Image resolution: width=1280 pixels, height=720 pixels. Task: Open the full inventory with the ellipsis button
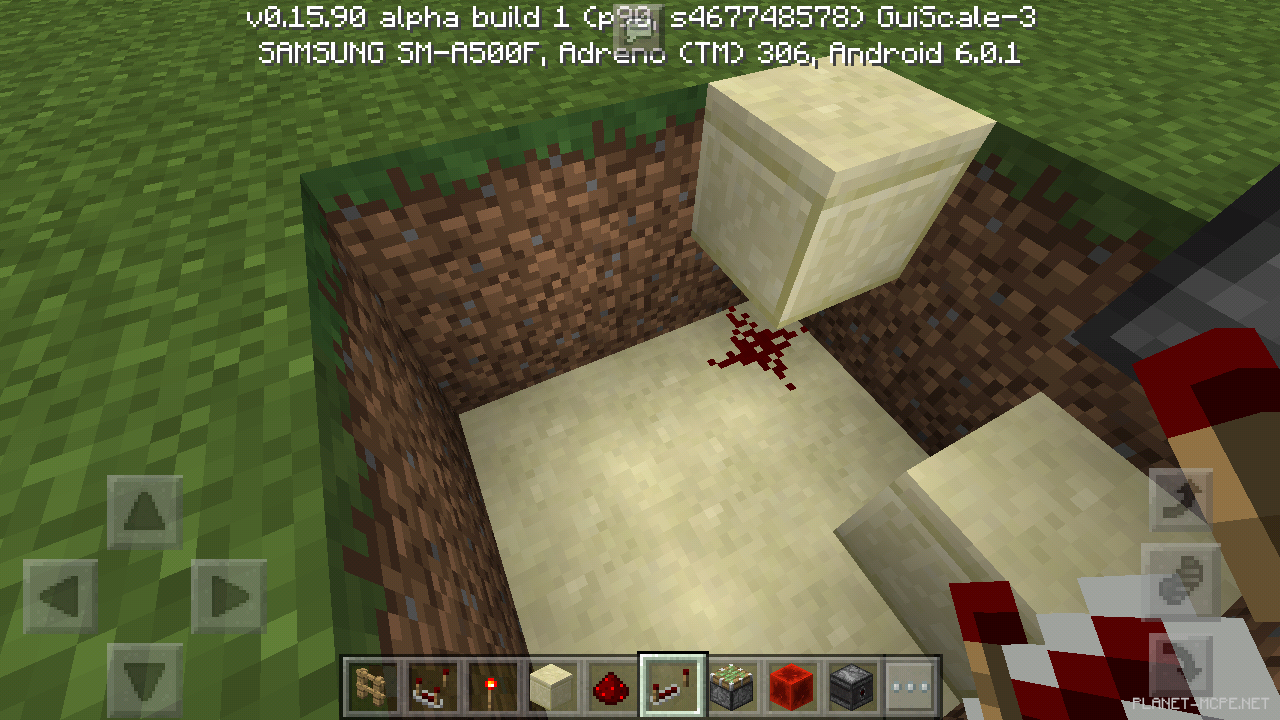pyautogui.click(x=912, y=686)
